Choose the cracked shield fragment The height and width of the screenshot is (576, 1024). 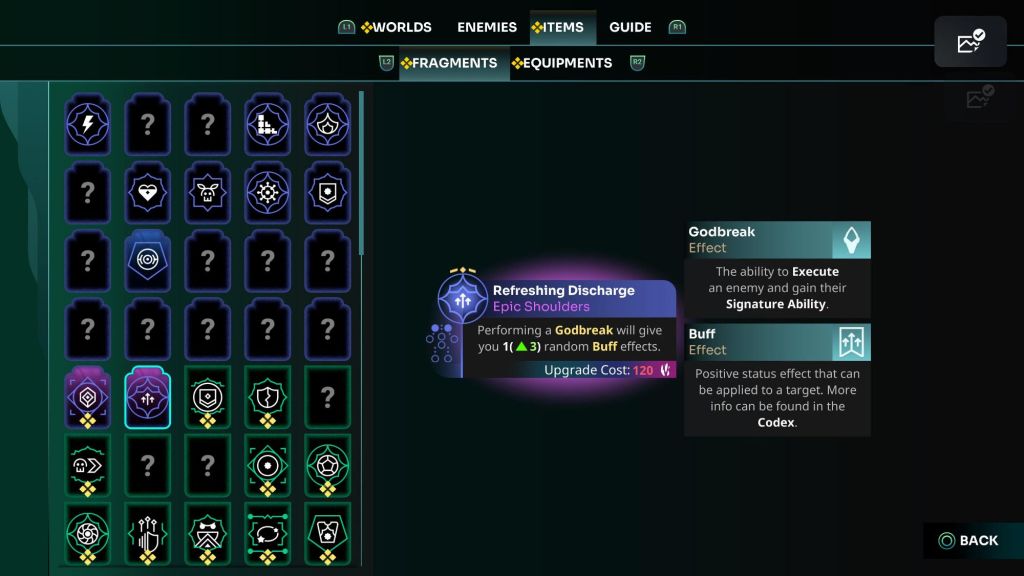point(267,397)
